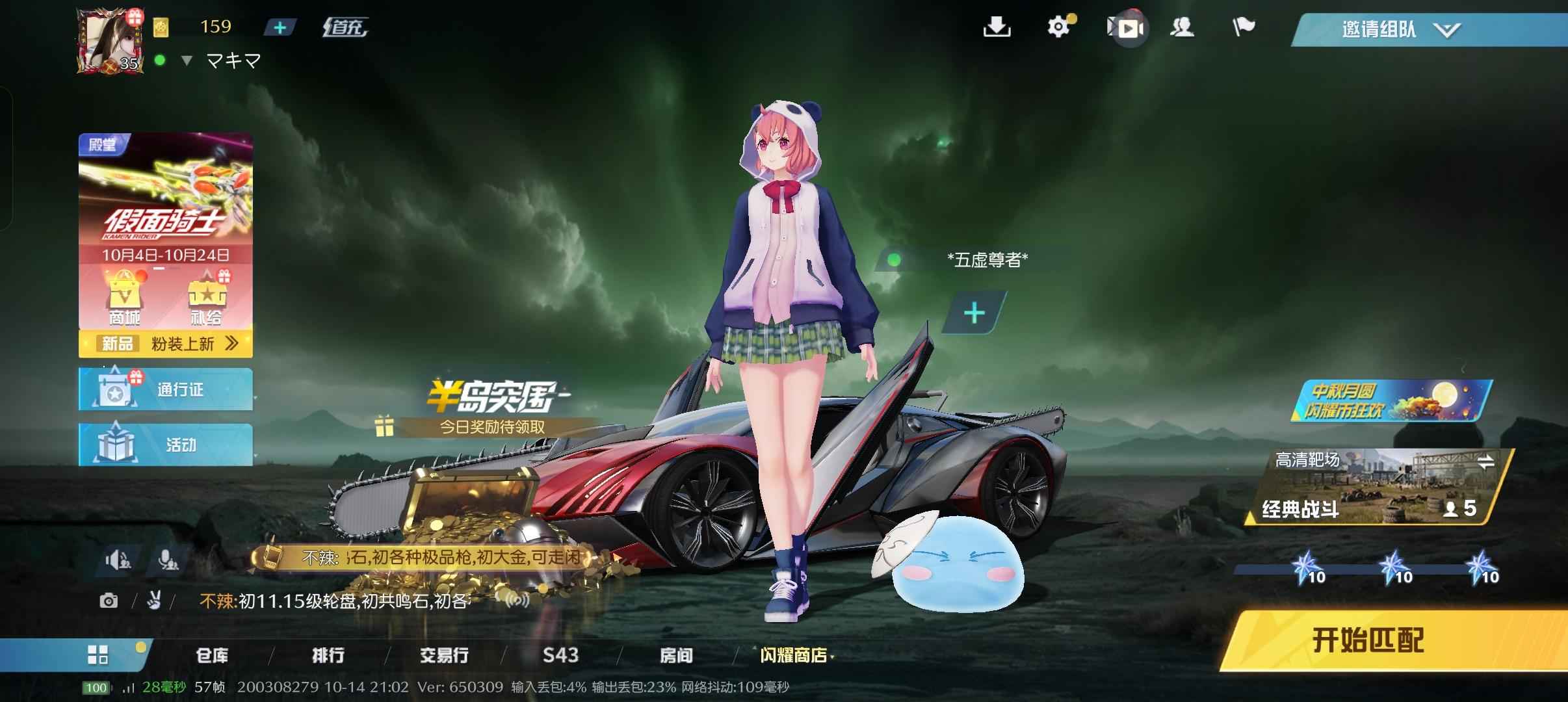This screenshot has height=702, width=1568.
Task: Open the friends list icon
Action: click(1184, 27)
